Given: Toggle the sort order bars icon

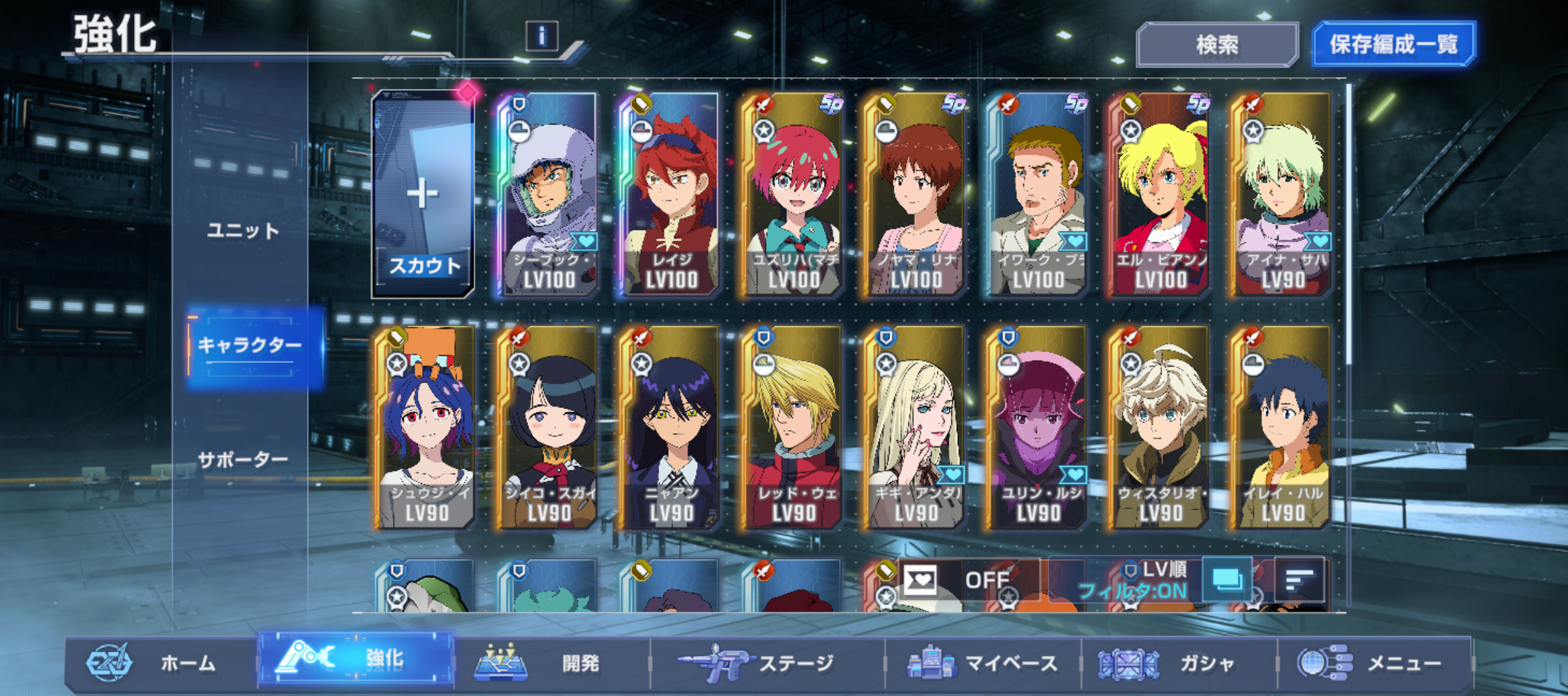Looking at the screenshot, I should pyautogui.click(x=1299, y=580).
